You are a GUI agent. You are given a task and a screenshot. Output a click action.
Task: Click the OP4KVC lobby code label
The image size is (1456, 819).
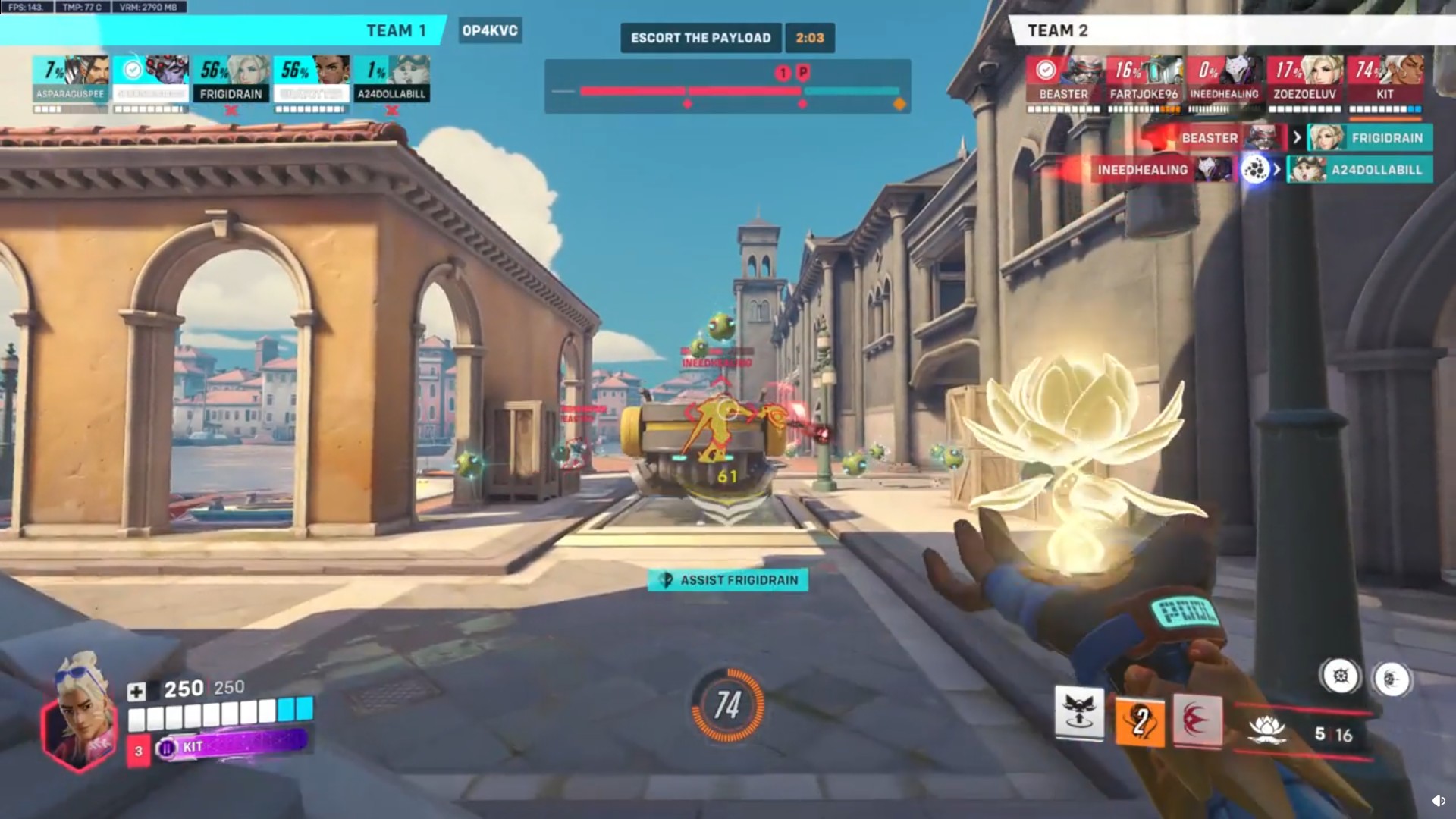(490, 32)
